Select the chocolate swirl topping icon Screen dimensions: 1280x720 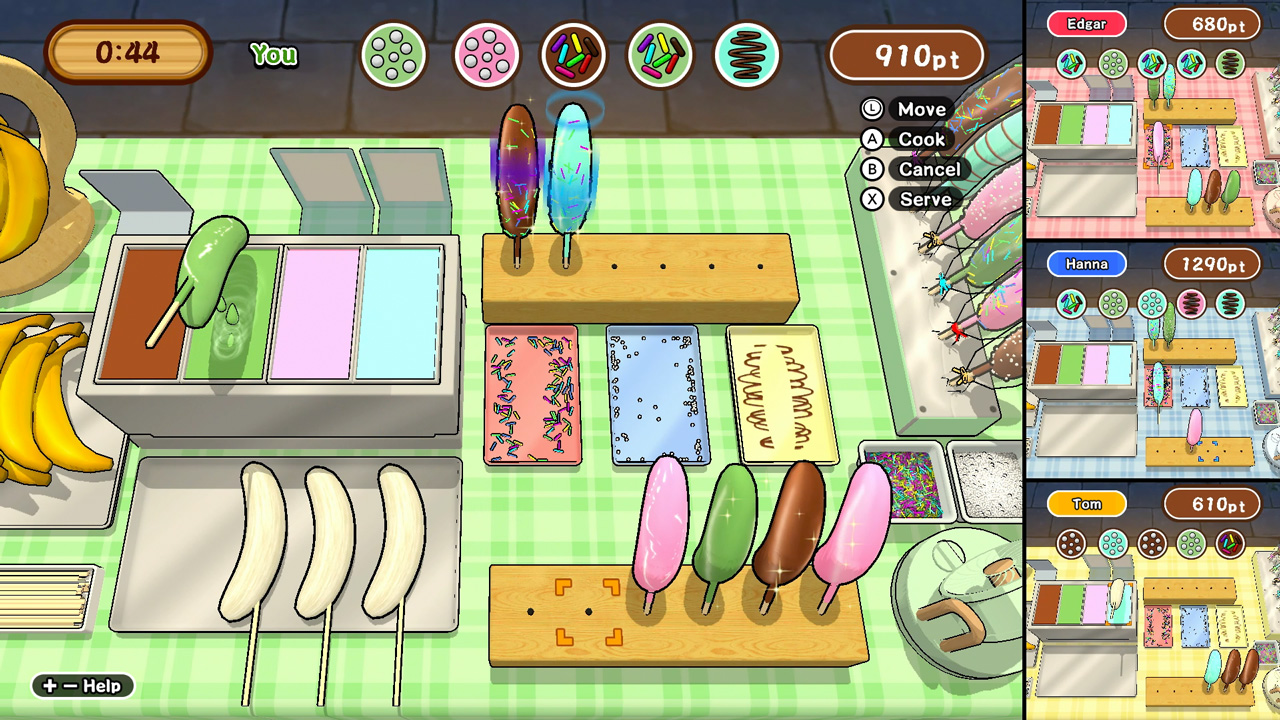click(x=748, y=55)
